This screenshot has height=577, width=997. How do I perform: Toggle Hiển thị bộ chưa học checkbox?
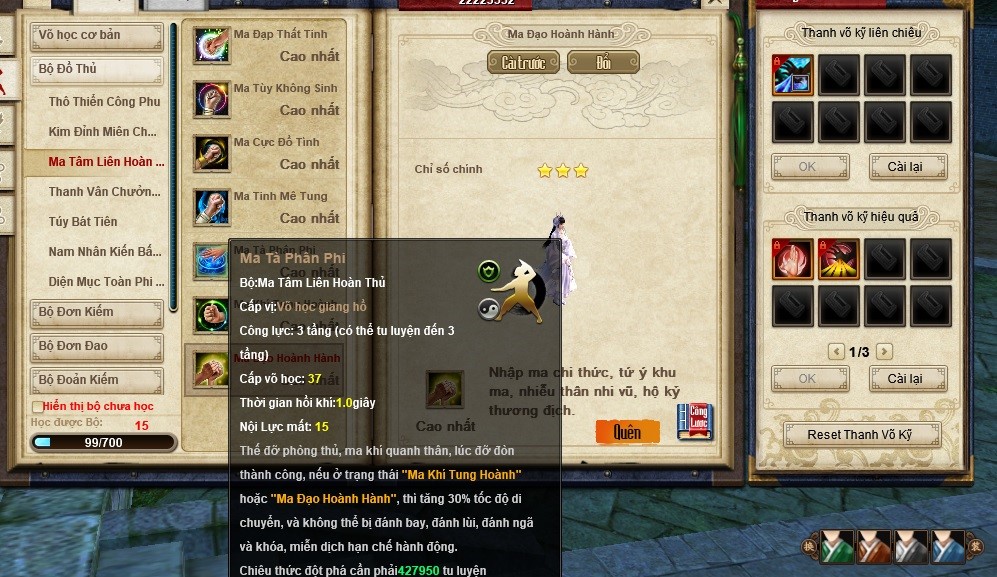point(38,407)
